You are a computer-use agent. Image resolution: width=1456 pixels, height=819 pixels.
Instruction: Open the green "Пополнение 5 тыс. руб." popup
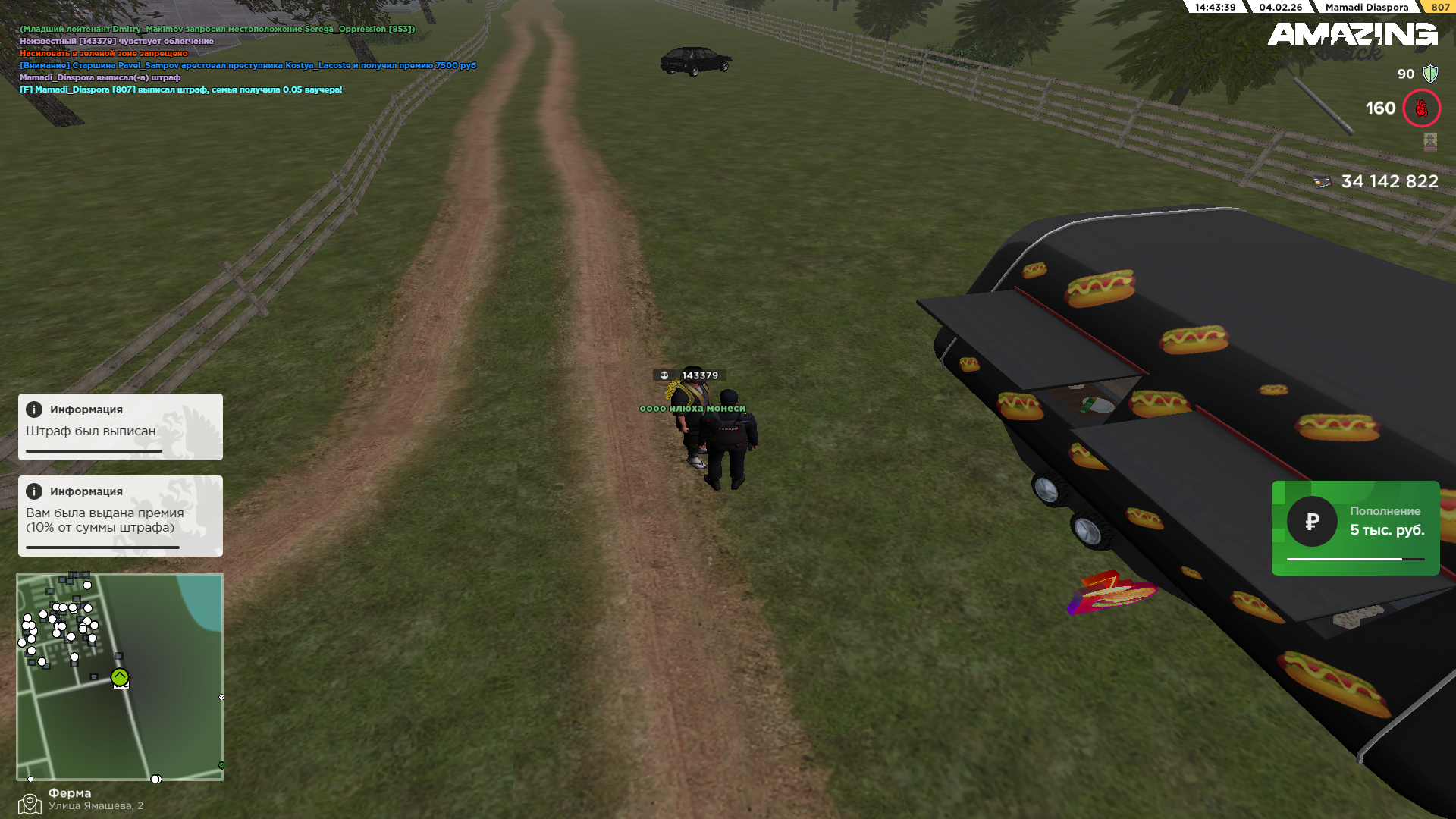(x=1355, y=528)
